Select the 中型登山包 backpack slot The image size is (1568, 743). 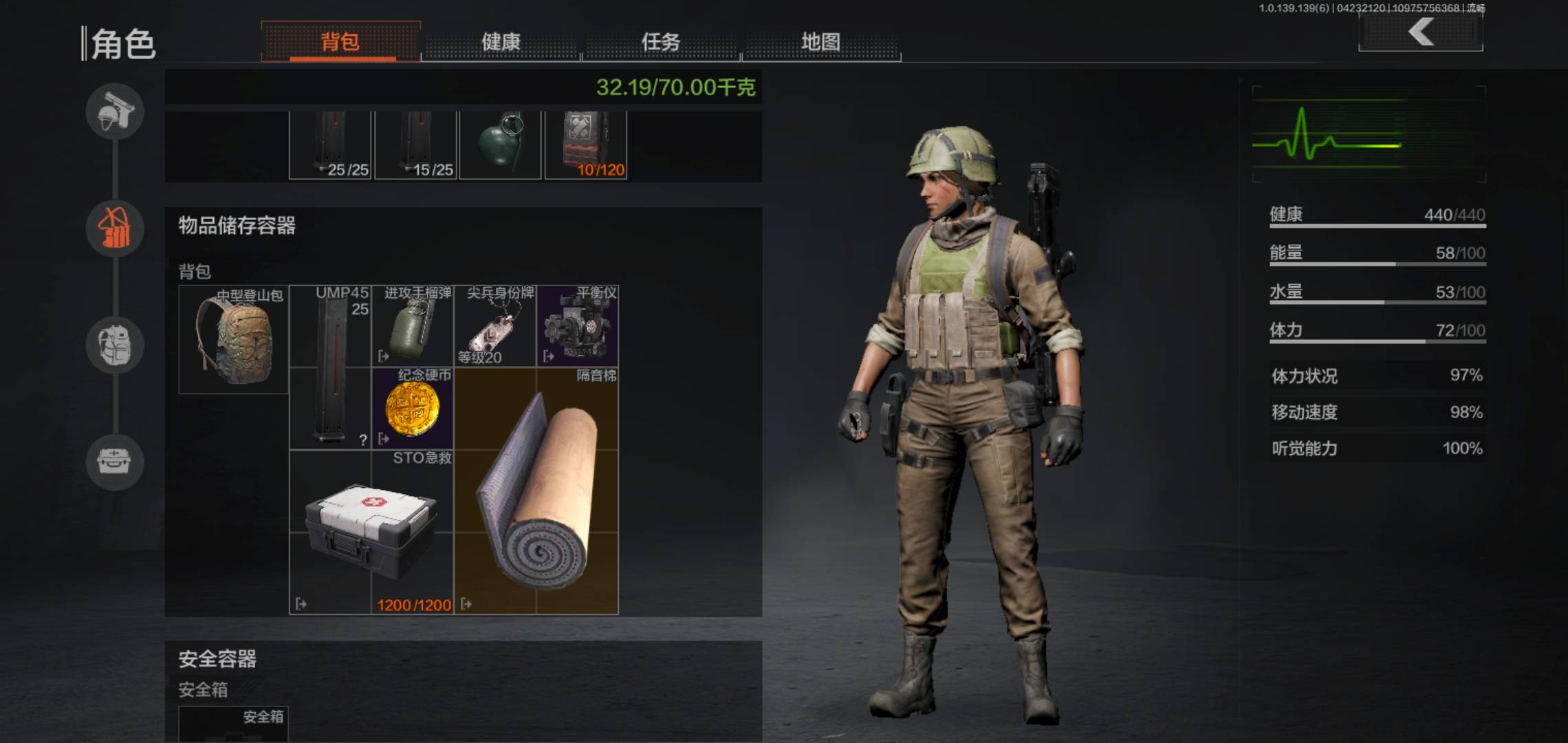click(234, 340)
